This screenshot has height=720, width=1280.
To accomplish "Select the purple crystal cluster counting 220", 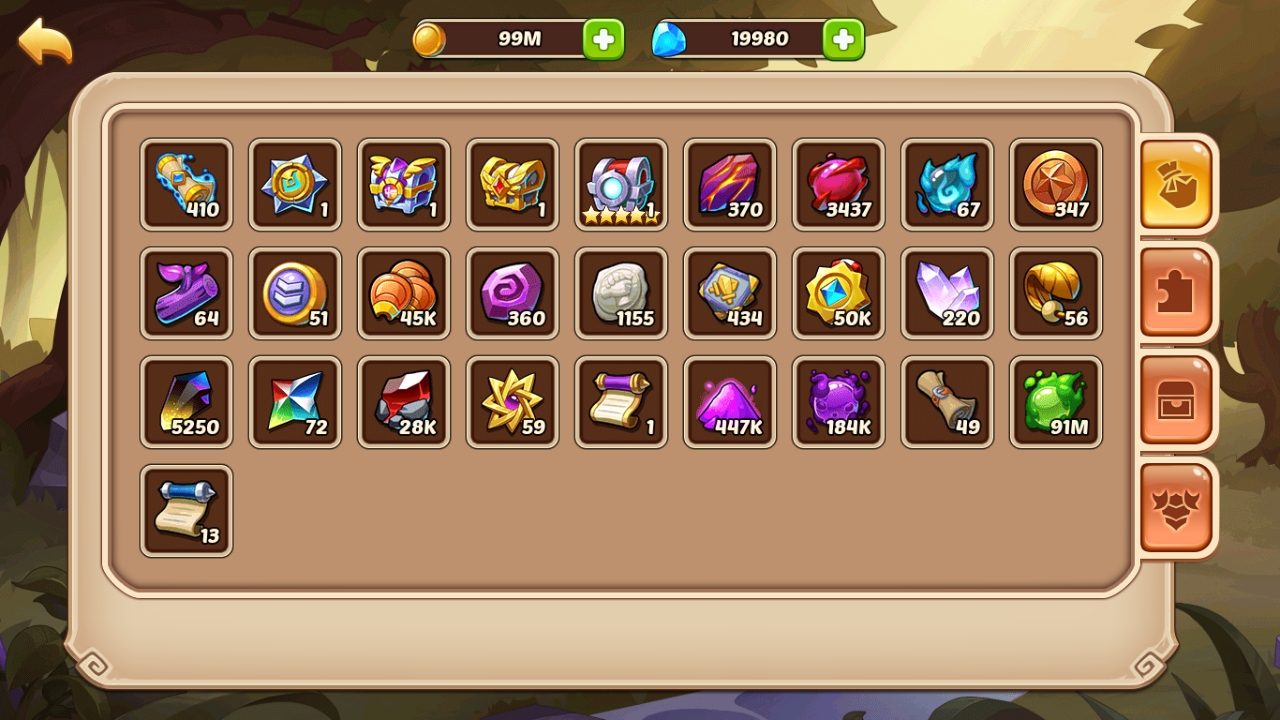I will coord(947,293).
